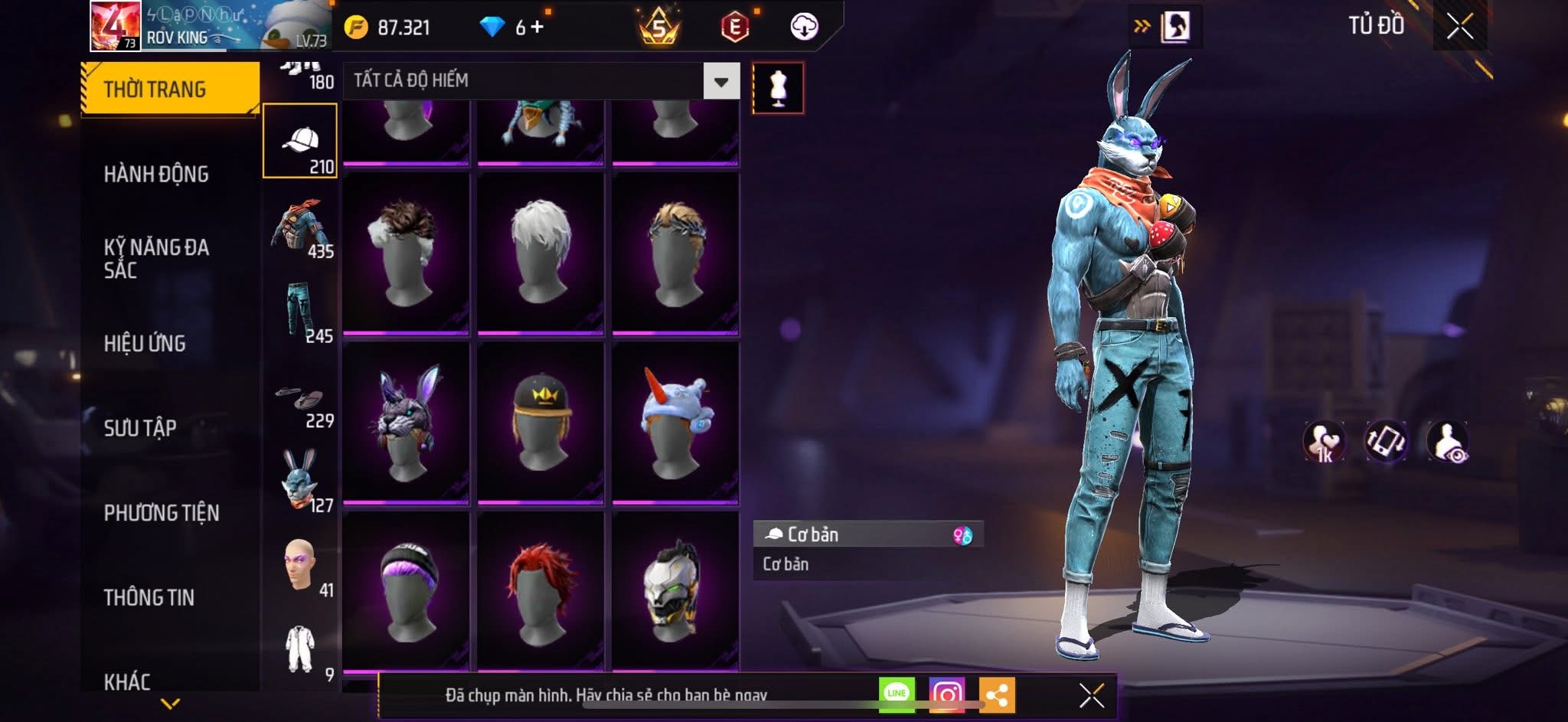Select the HIỆU ỨNG menu entry
Viewport: 1568px width, 722px height.
point(145,343)
